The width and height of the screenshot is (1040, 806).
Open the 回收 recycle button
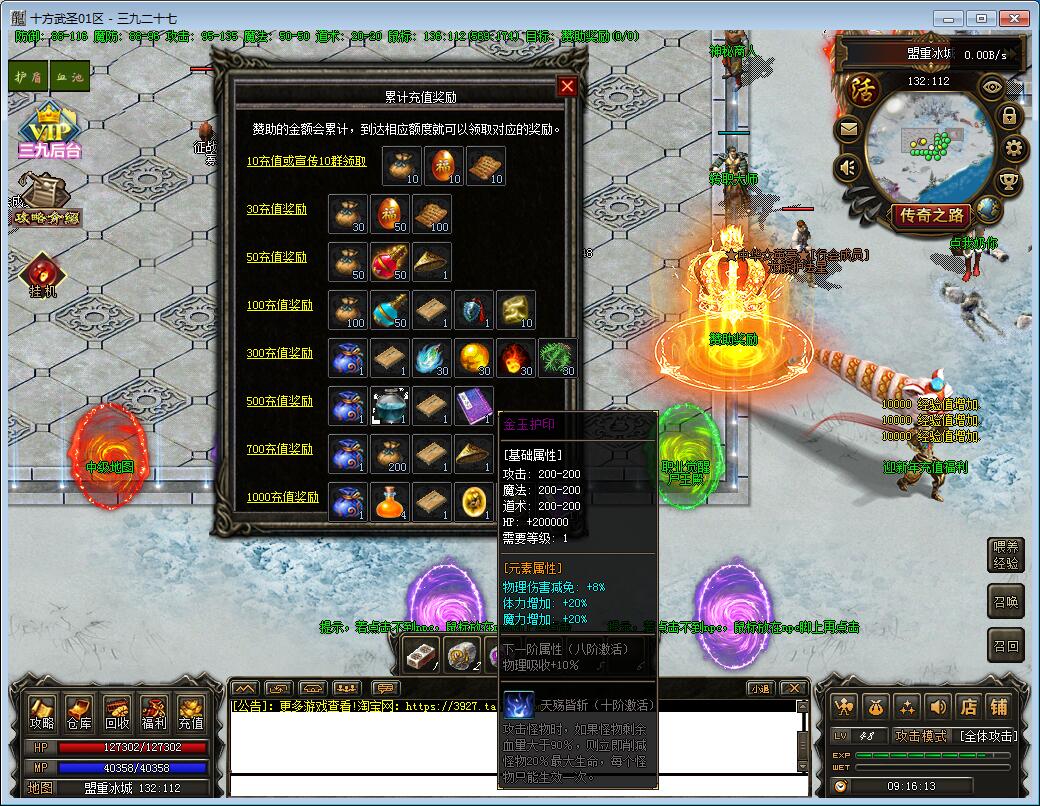pos(116,711)
